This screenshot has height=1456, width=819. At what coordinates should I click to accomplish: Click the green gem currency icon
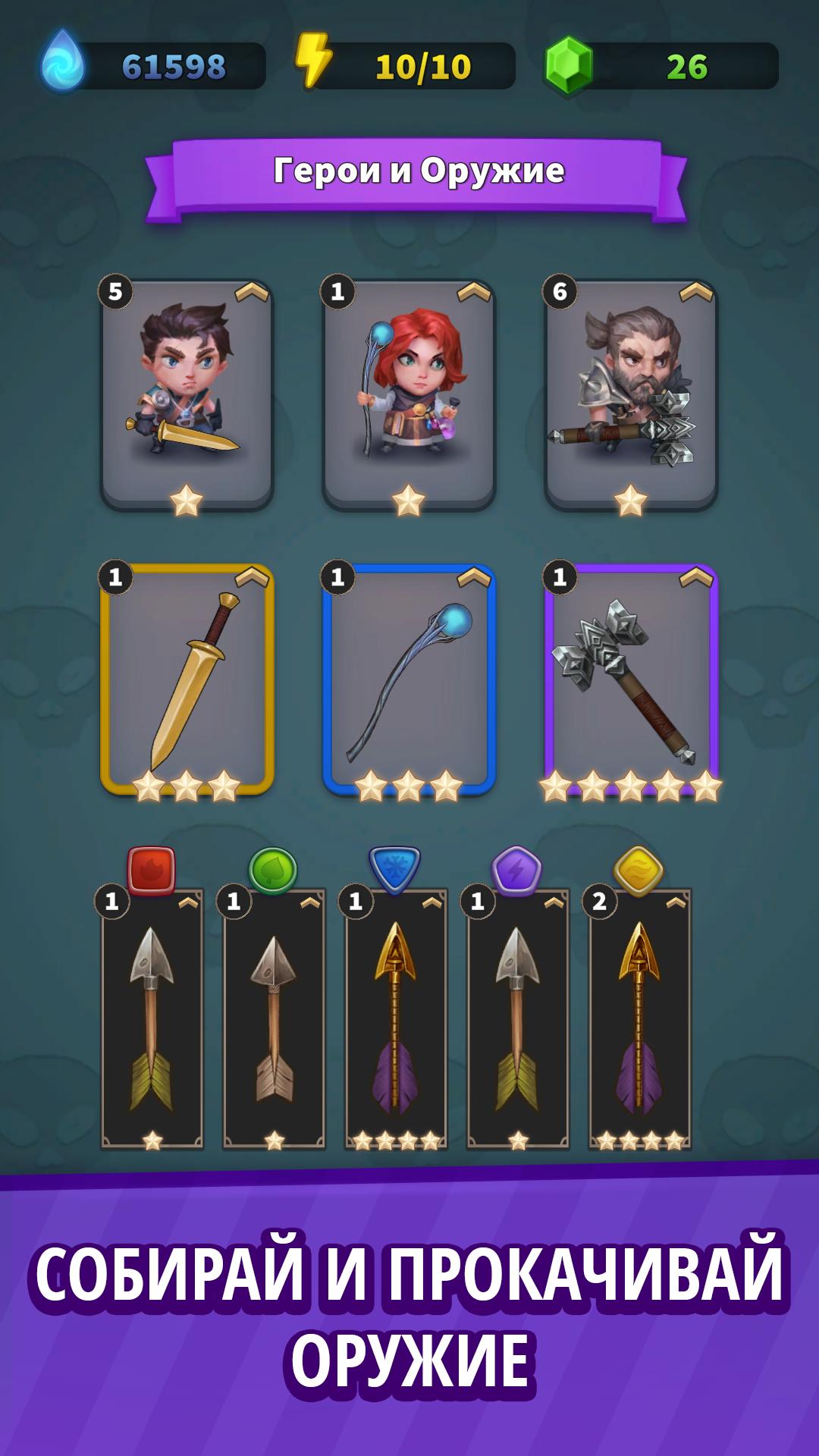568,67
